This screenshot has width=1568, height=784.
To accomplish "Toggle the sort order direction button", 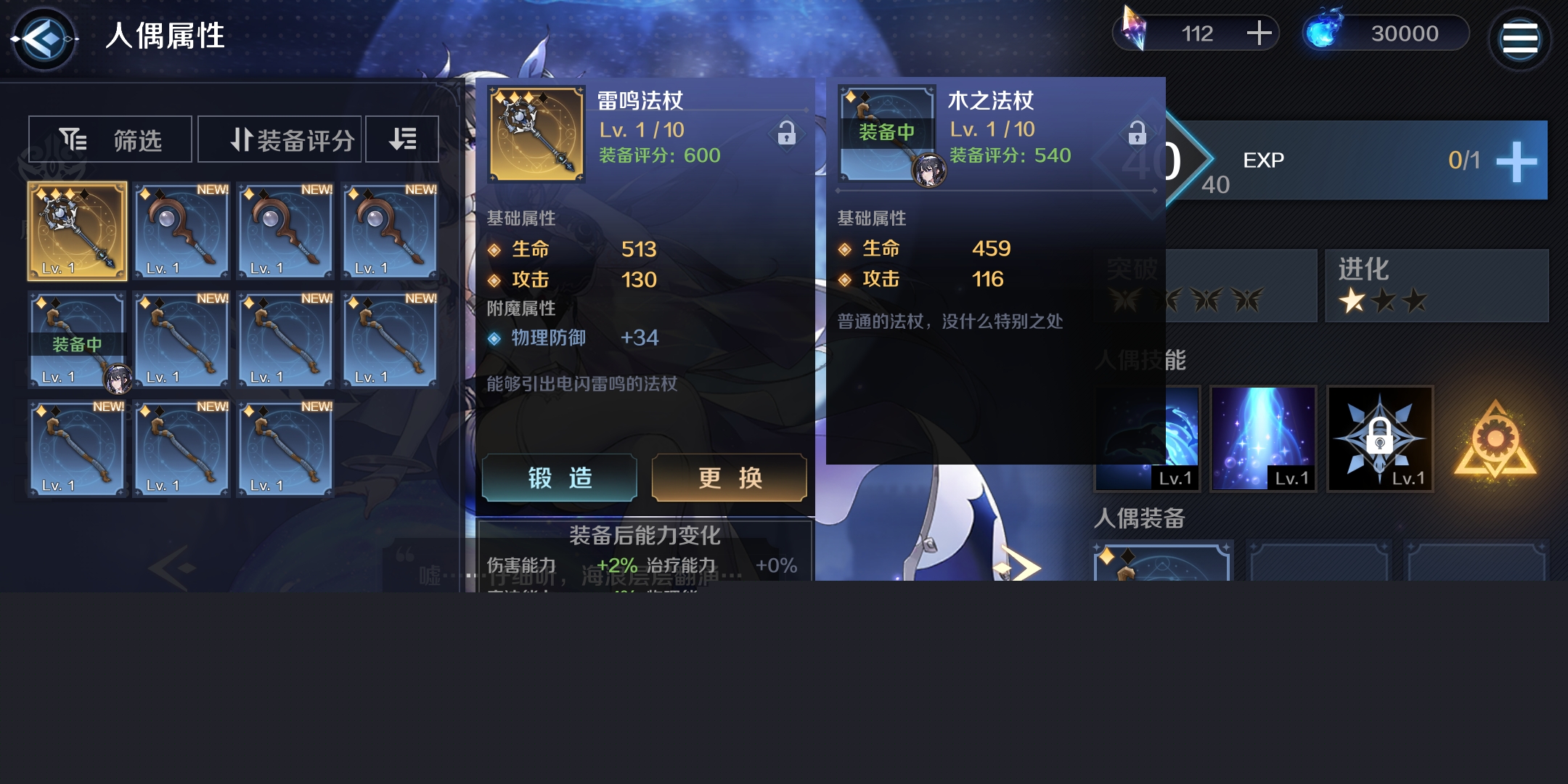I will (402, 139).
